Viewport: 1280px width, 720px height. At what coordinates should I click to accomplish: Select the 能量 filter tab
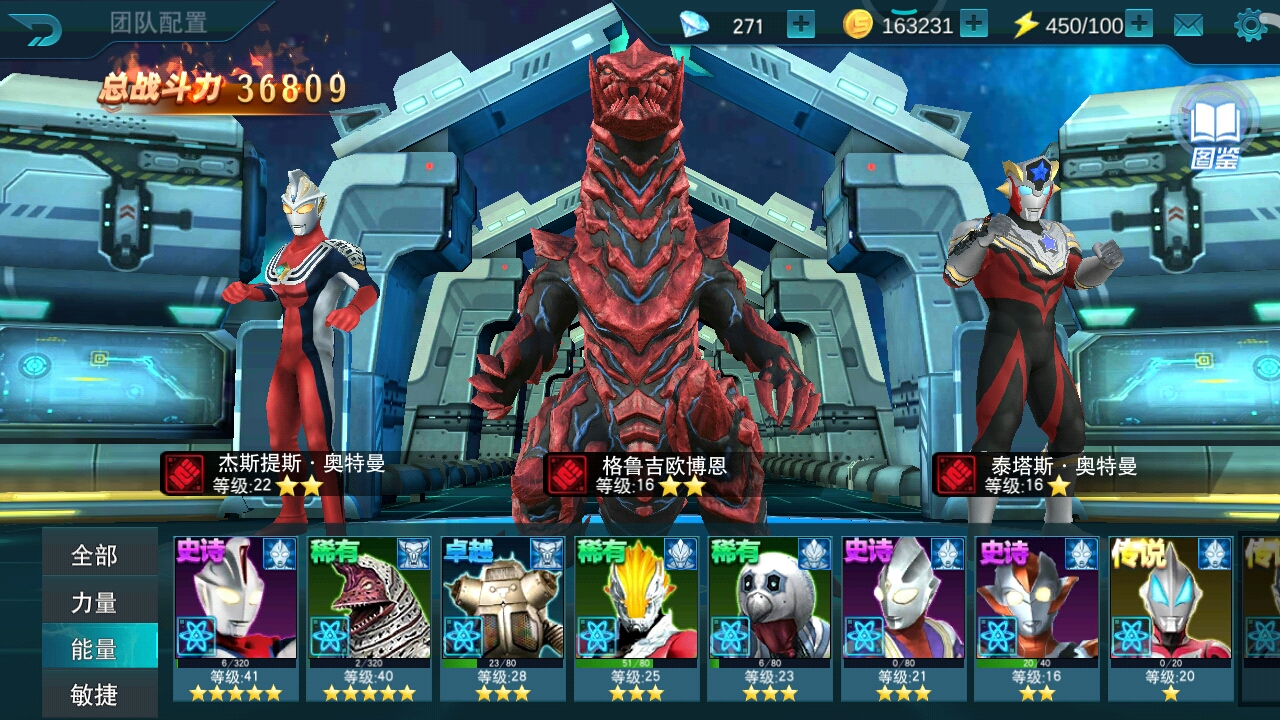tap(97, 649)
